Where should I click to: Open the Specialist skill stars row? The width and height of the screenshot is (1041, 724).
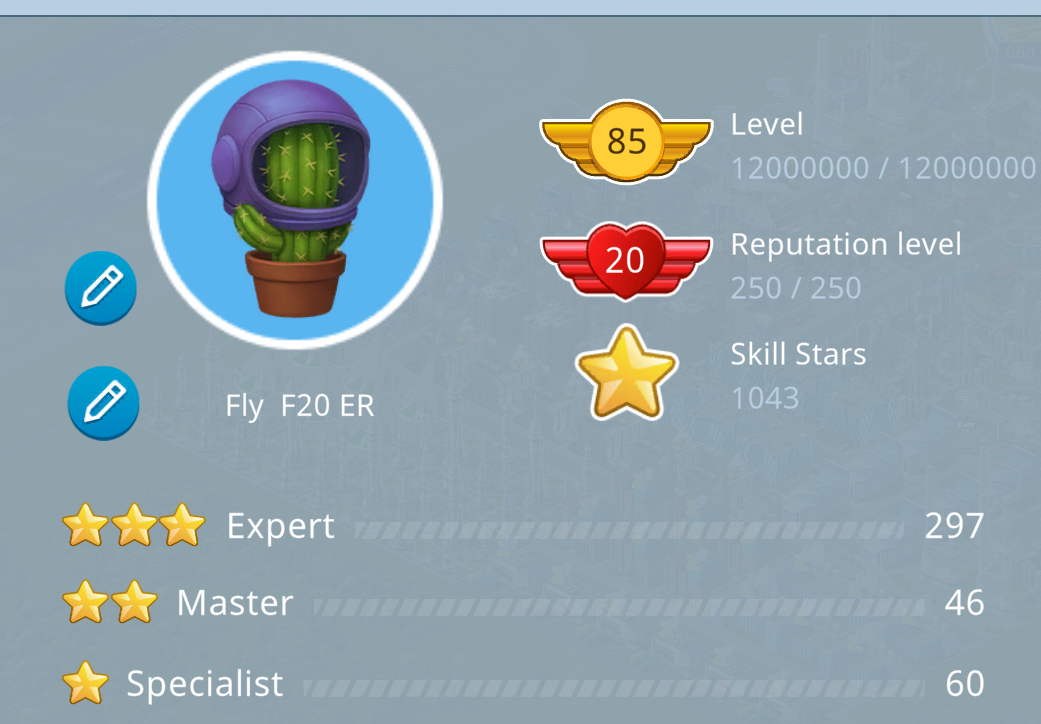(522, 684)
